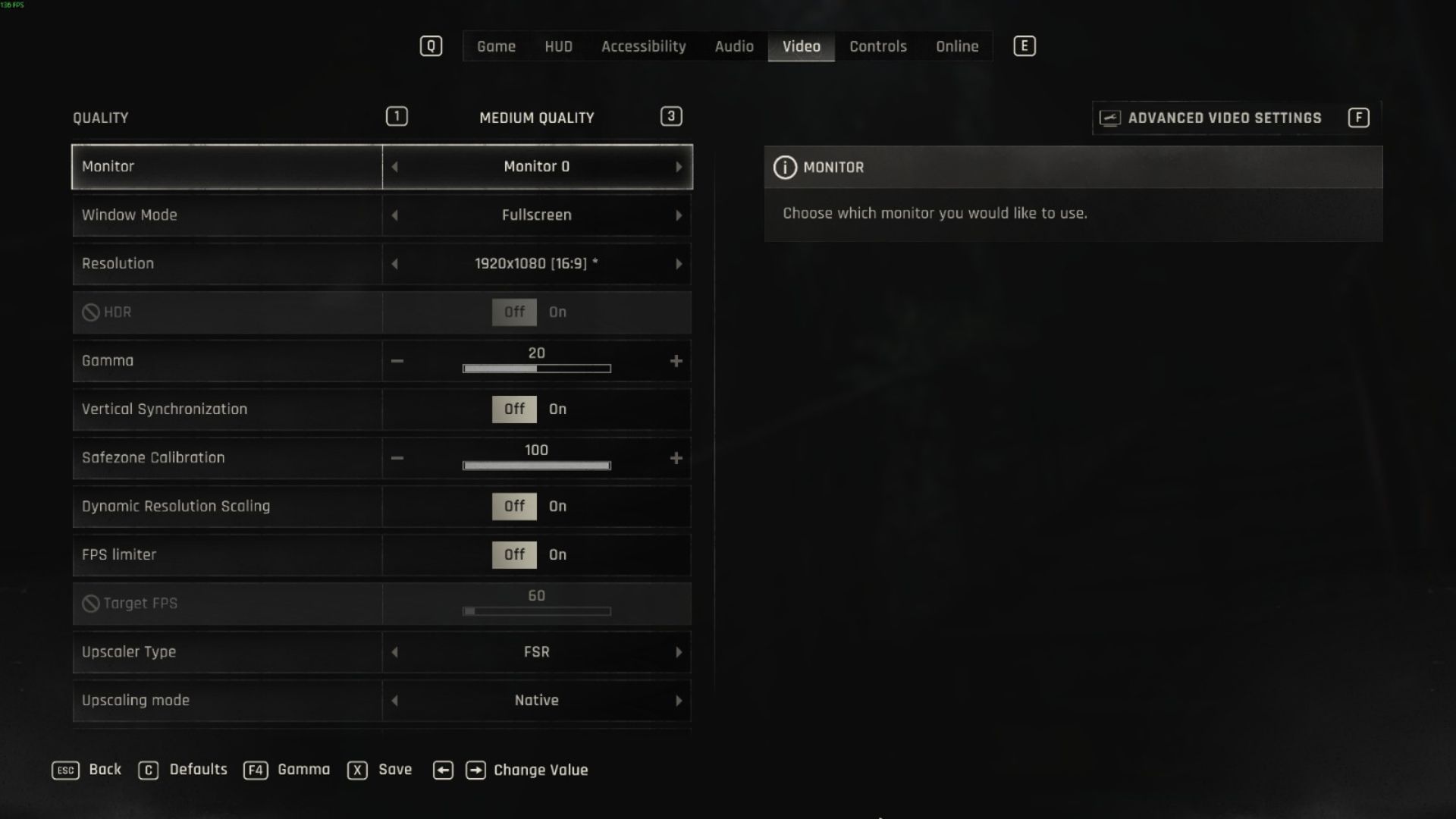Turn on Dynamic Resolution Scaling
This screenshot has height=819, width=1456.
(558, 507)
